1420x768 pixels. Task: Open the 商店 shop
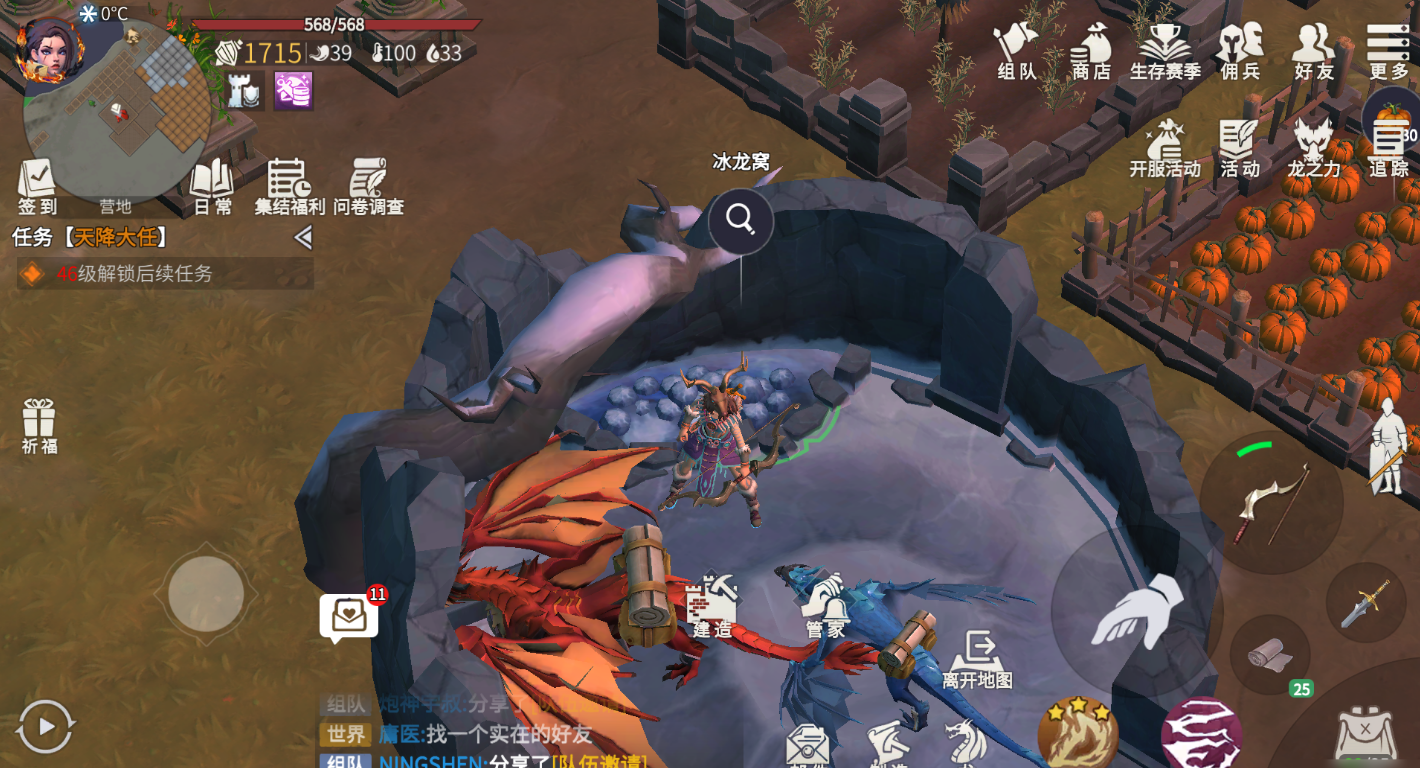(1091, 50)
